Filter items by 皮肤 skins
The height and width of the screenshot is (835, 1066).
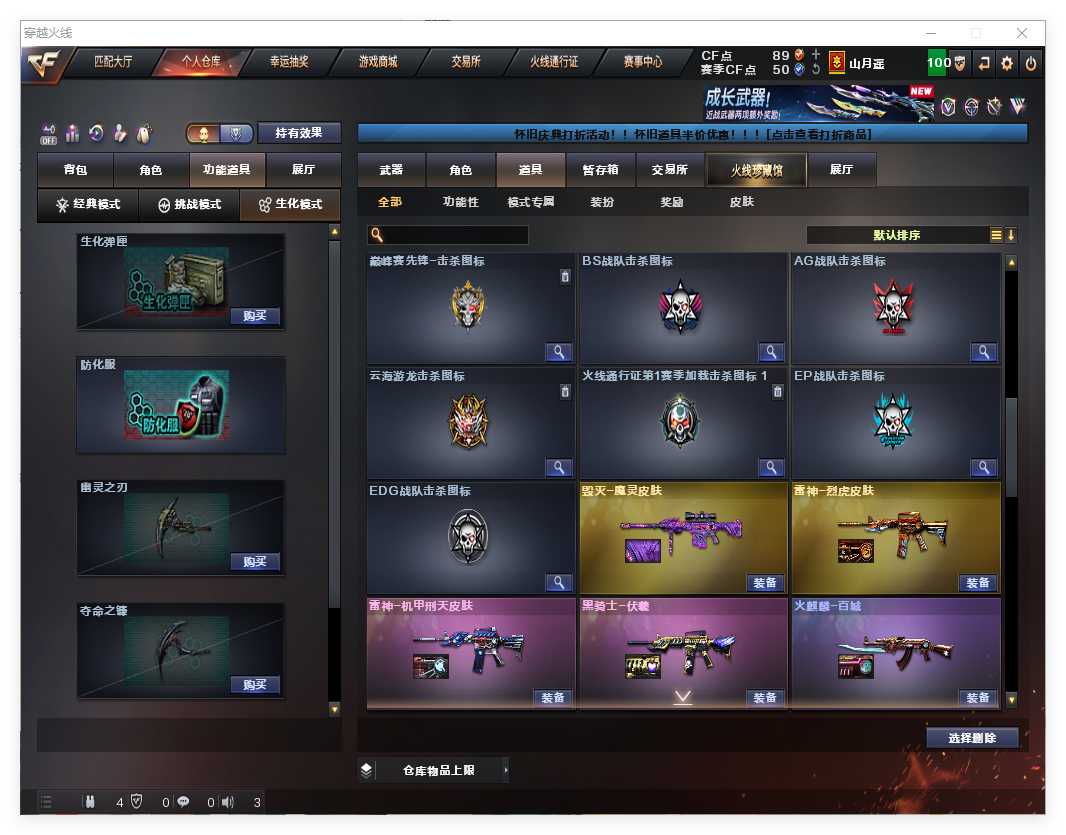point(741,202)
